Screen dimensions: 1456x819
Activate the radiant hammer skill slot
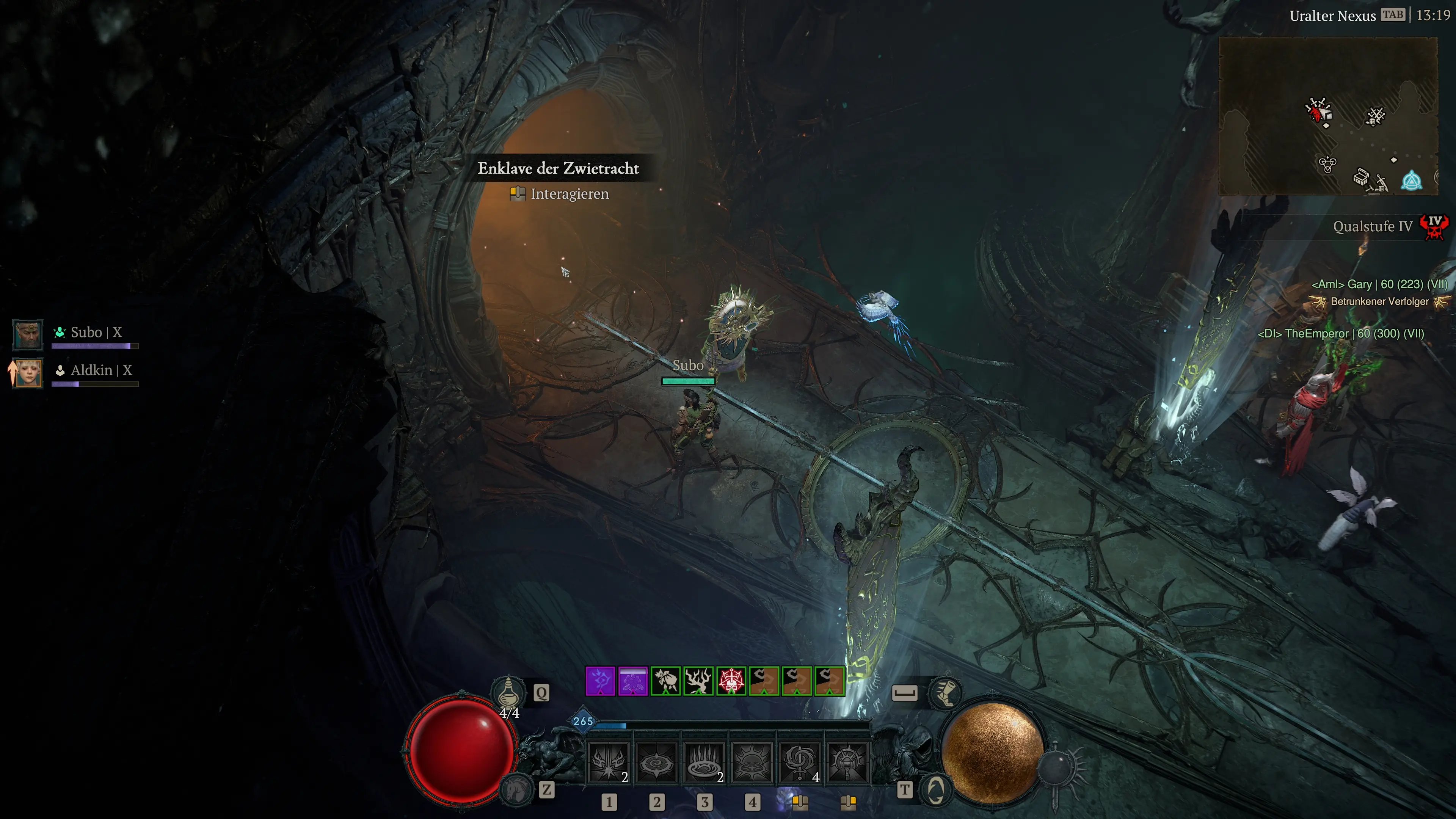(x=847, y=763)
